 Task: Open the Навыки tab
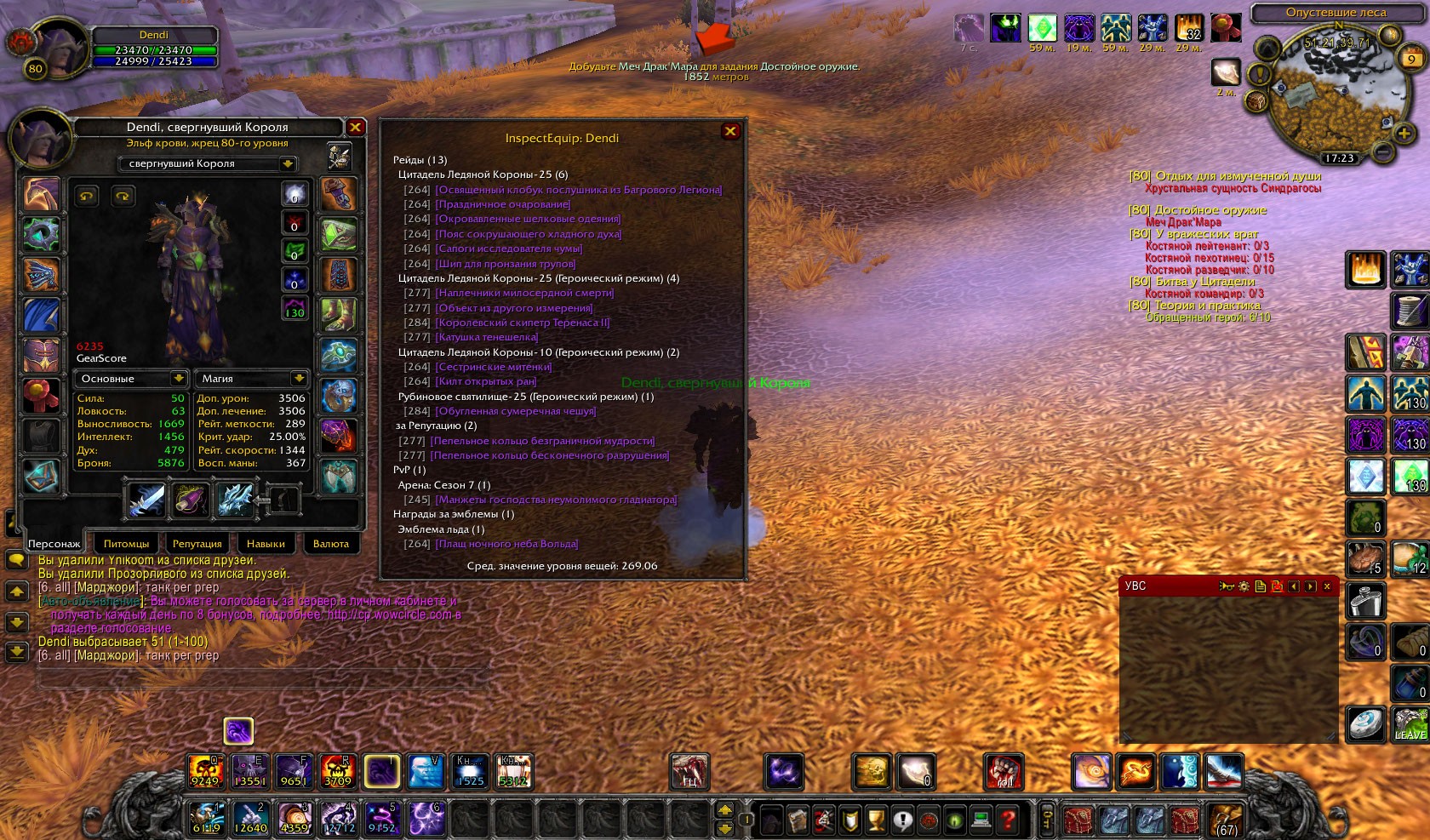(266, 544)
